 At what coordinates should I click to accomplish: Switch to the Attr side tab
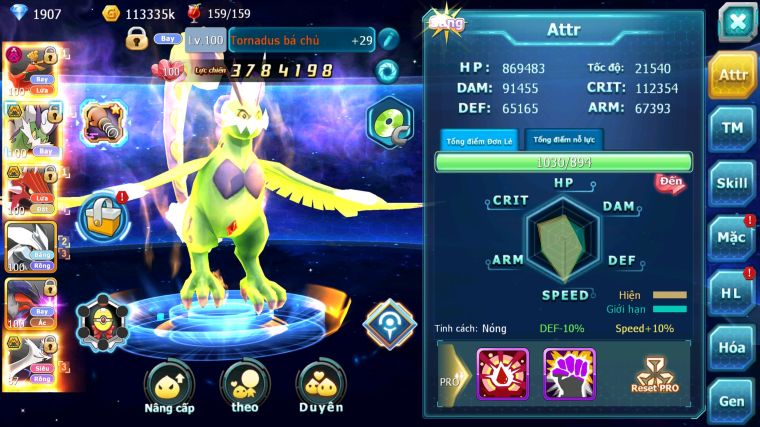[733, 74]
